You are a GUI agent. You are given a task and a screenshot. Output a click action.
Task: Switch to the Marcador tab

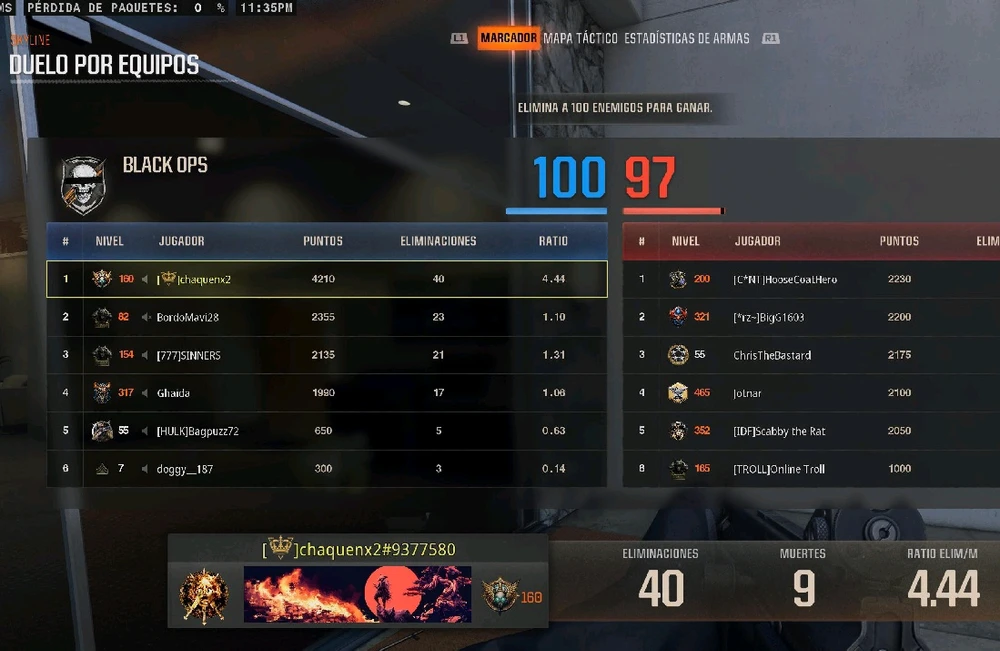(508, 38)
